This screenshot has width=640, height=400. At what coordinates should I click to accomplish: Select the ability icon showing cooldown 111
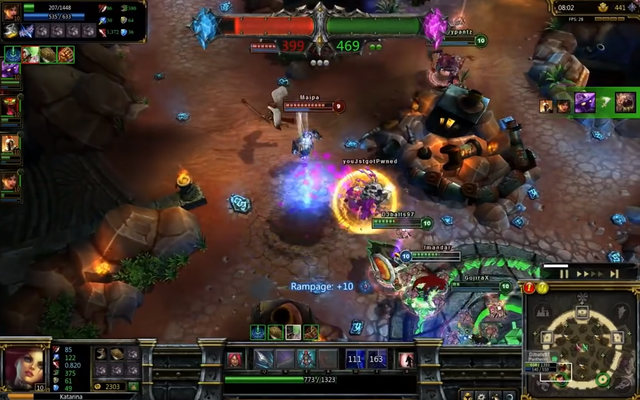355,359
